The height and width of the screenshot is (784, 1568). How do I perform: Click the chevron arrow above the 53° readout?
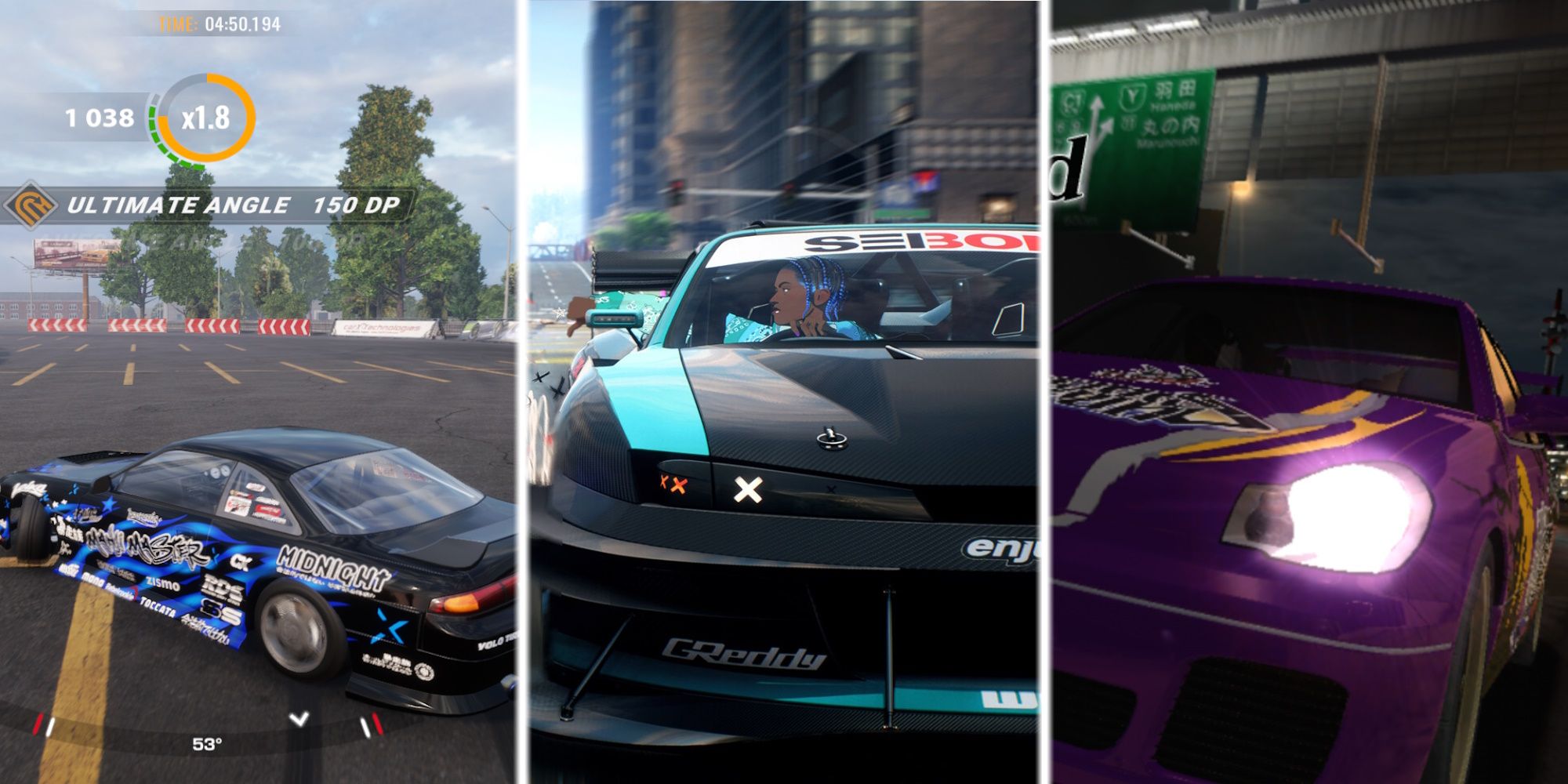(299, 720)
